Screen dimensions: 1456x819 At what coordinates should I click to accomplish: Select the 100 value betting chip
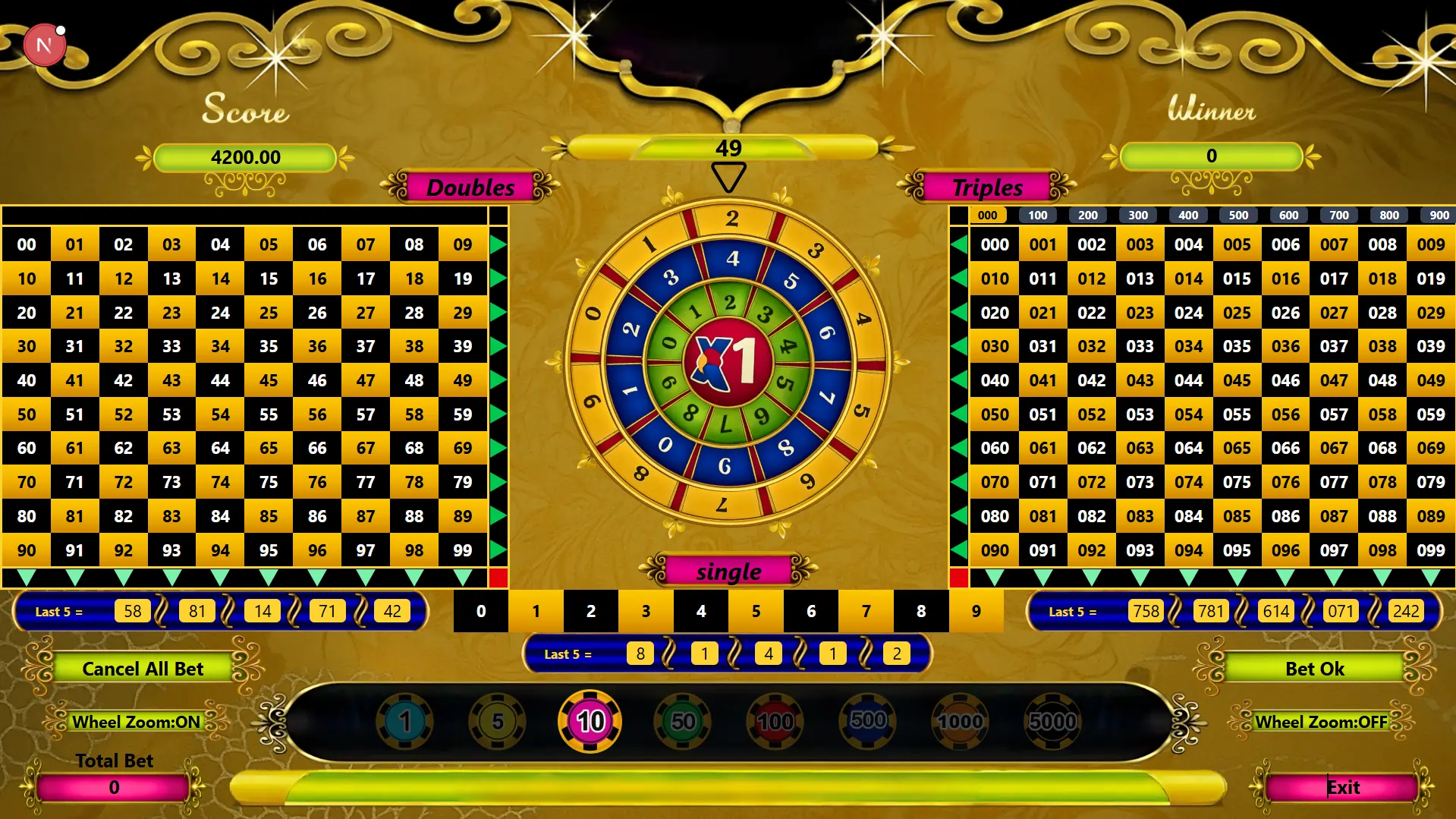pyautogui.click(x=775, y=722)
